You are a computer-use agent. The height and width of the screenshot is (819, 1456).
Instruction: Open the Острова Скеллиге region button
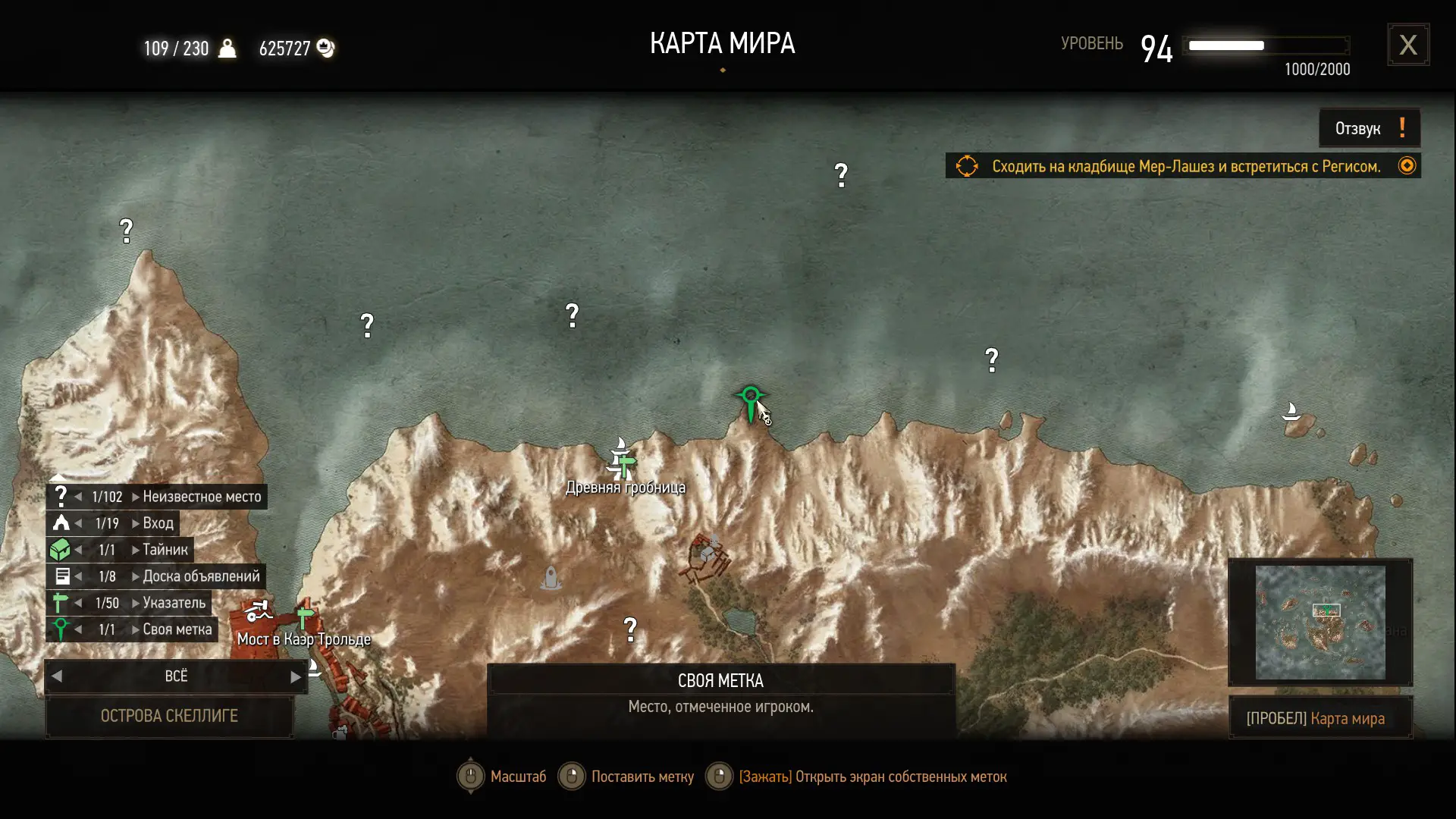pos(169,716)
